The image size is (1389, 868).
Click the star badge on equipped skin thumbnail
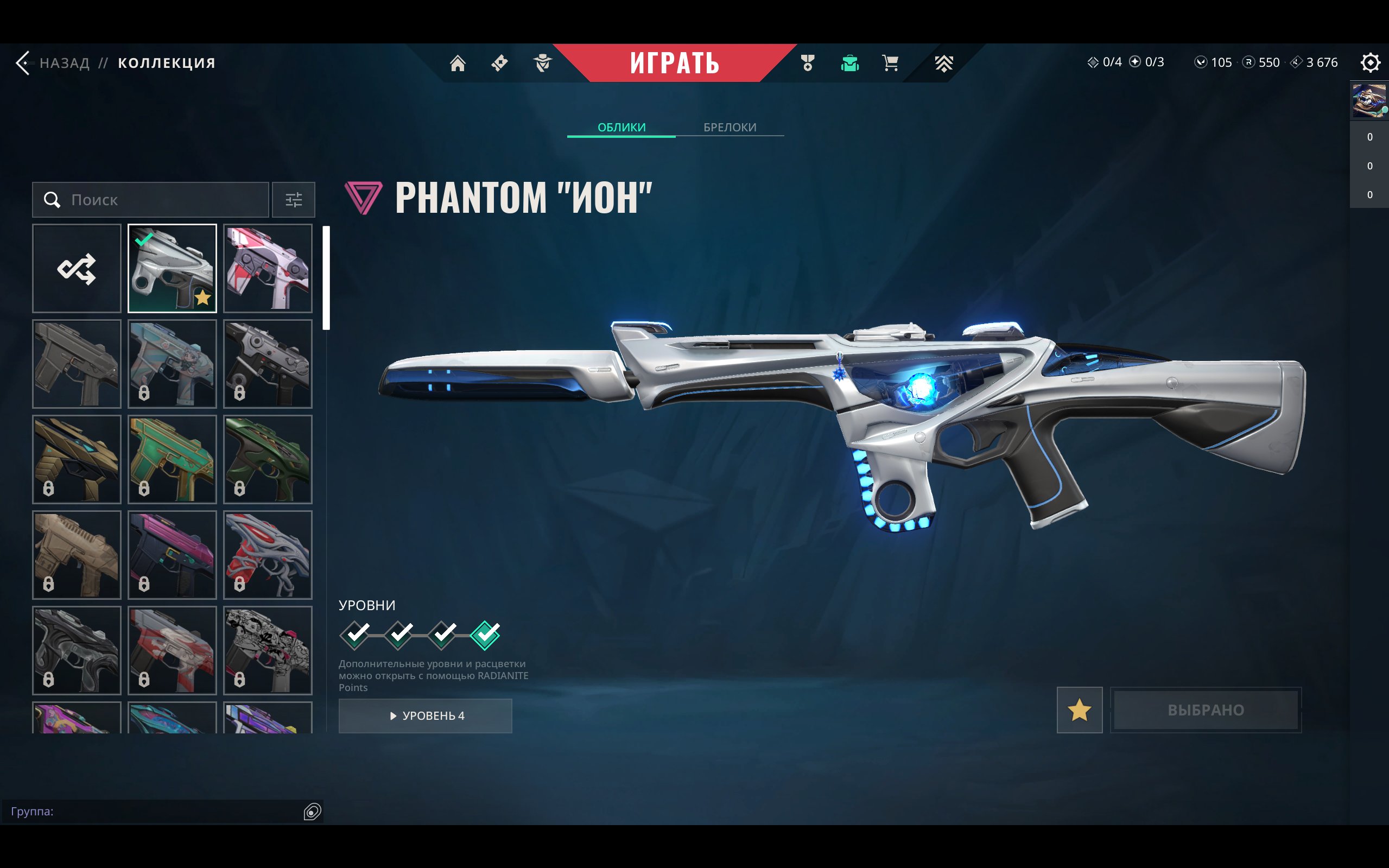[x=202, y=297]
